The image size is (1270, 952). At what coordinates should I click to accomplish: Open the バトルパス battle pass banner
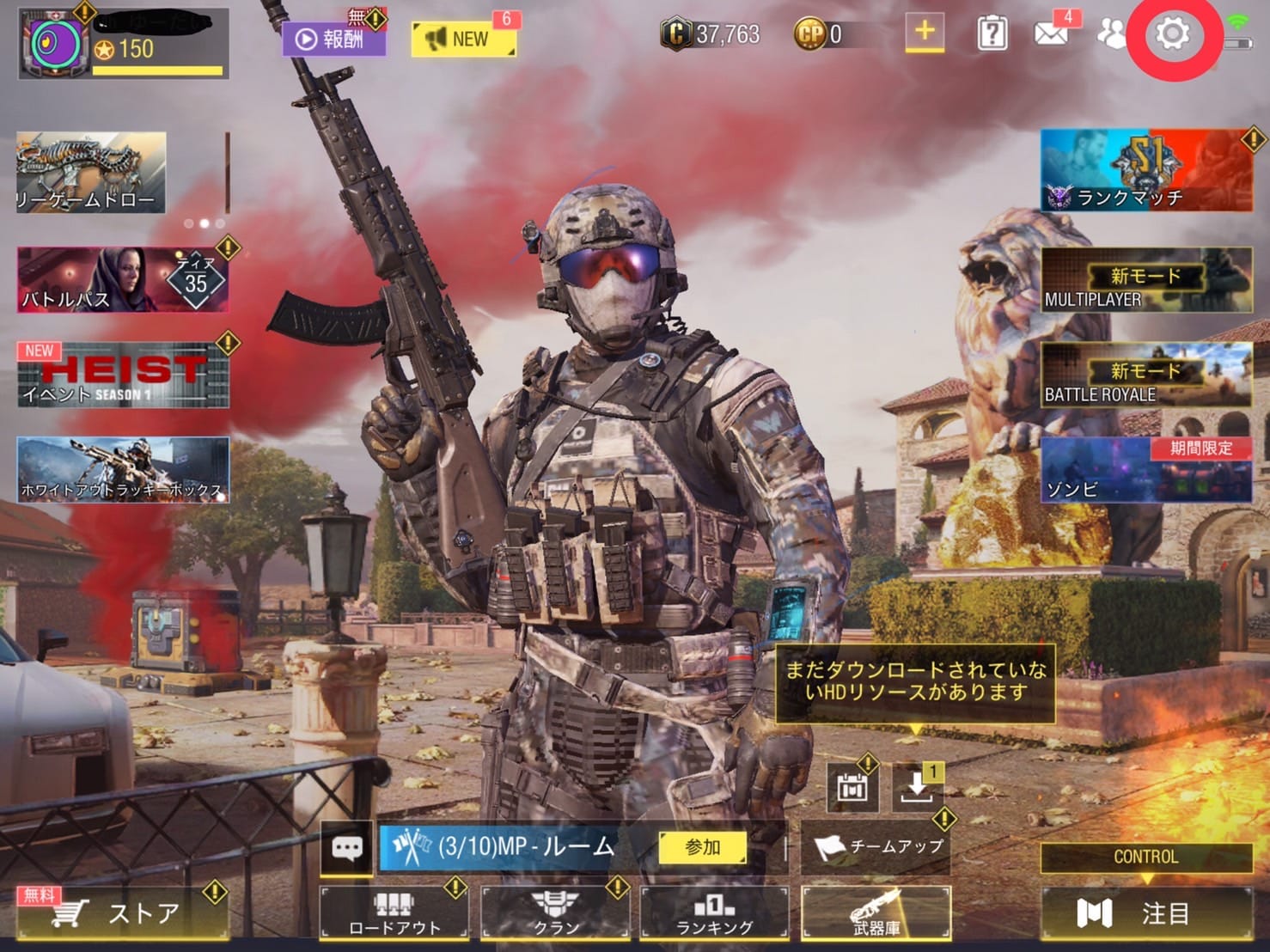click(122, 280)
